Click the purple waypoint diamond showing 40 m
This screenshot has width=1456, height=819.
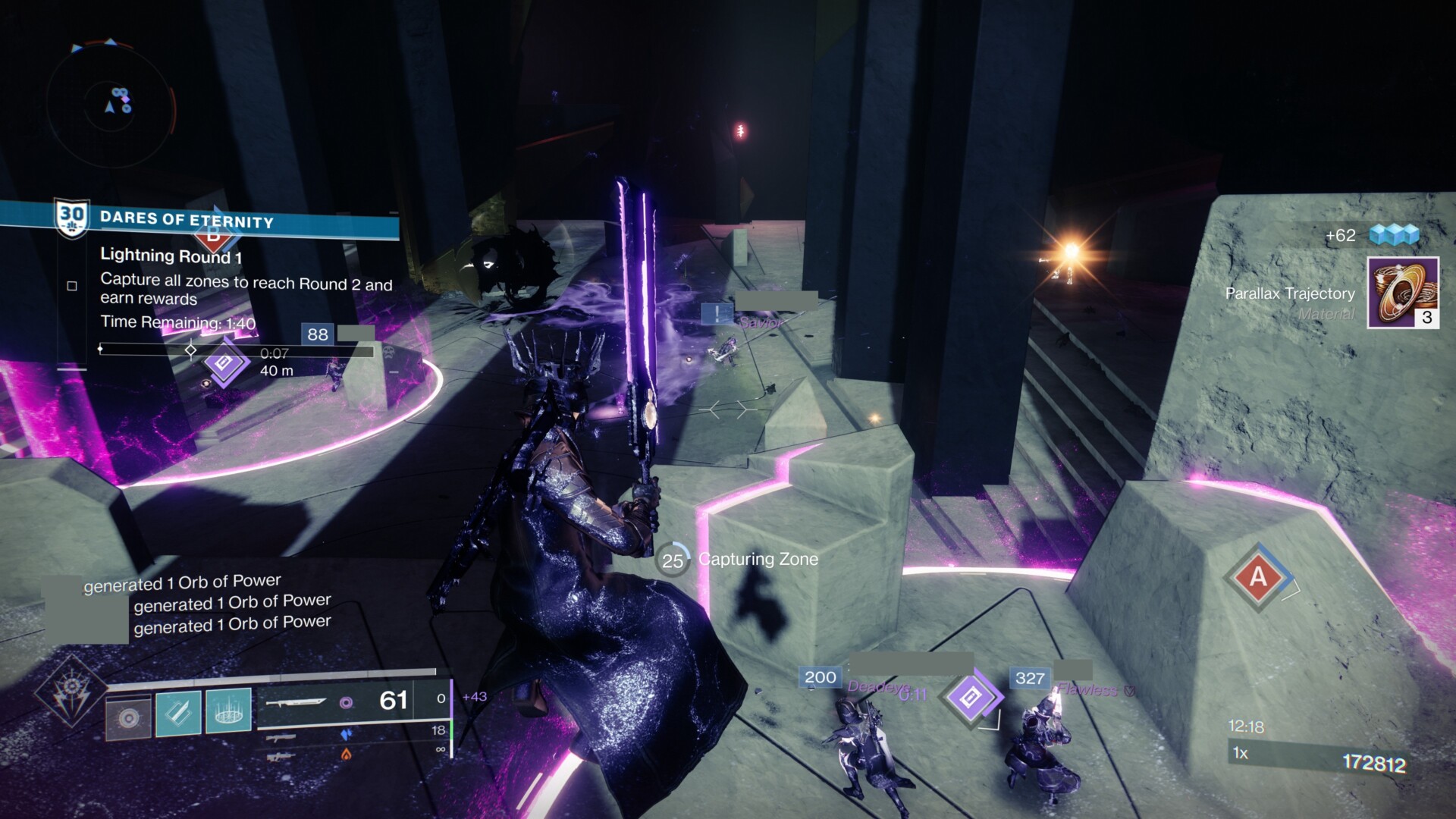[224, 364]
